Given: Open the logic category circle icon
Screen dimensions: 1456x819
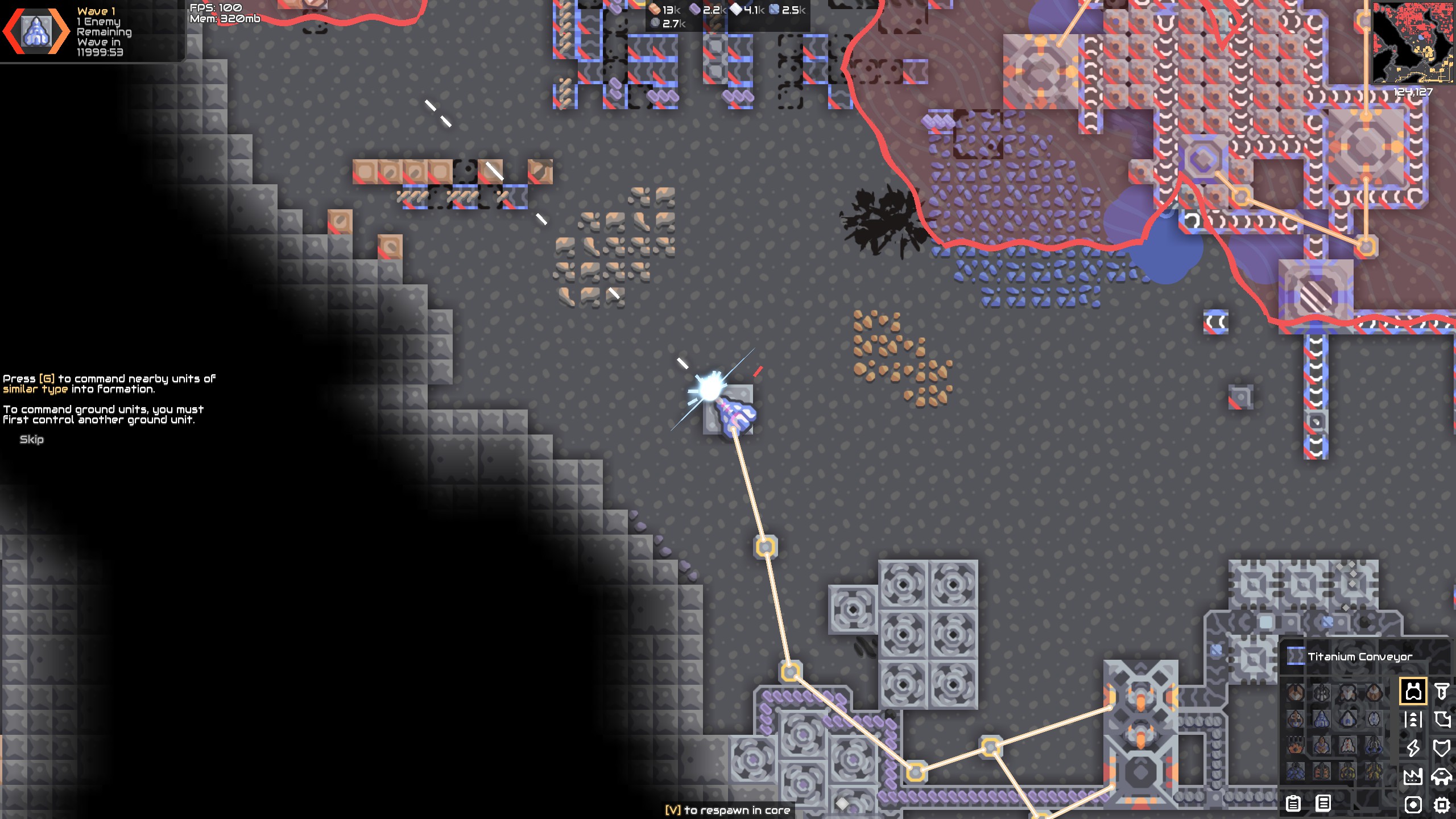Looking at the screenshot, I should click(x=1413, y=803).
